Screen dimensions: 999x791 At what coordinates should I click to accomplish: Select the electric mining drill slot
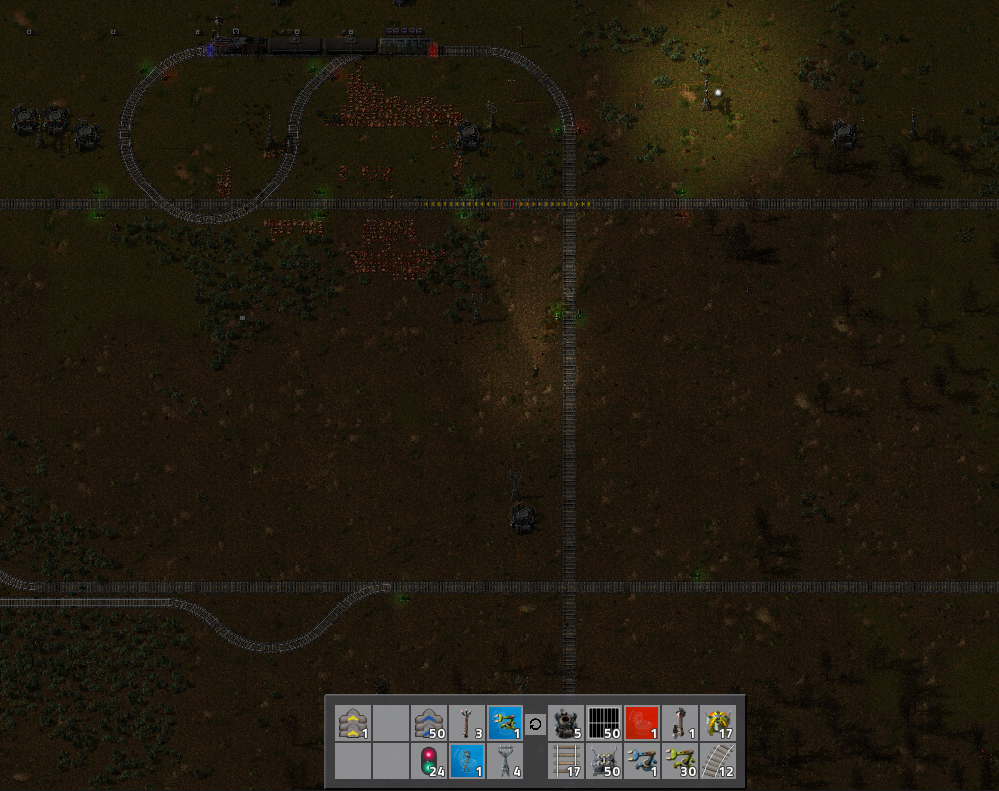[605, 761]
